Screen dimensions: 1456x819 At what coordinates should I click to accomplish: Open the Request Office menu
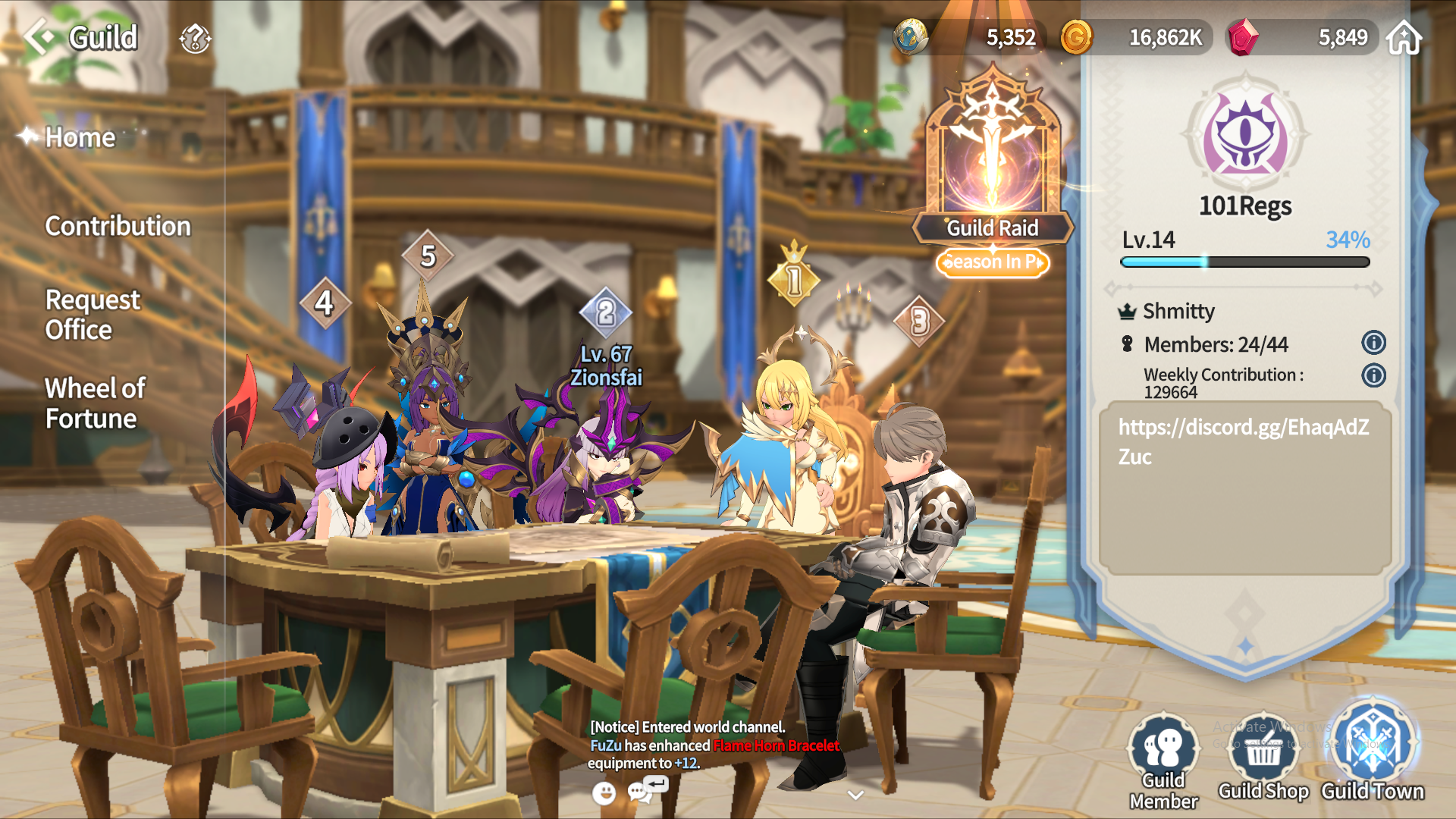click(x=93, y=315)
